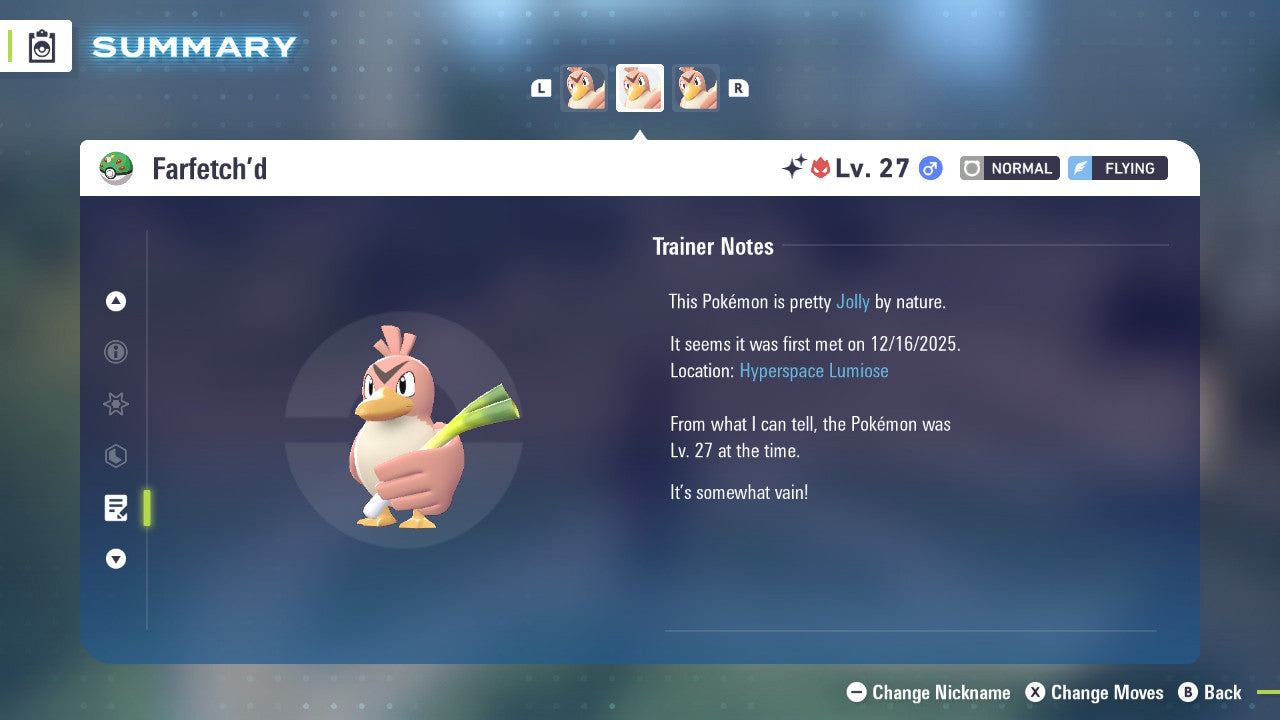Click the green page position indicator

(147, 508)
